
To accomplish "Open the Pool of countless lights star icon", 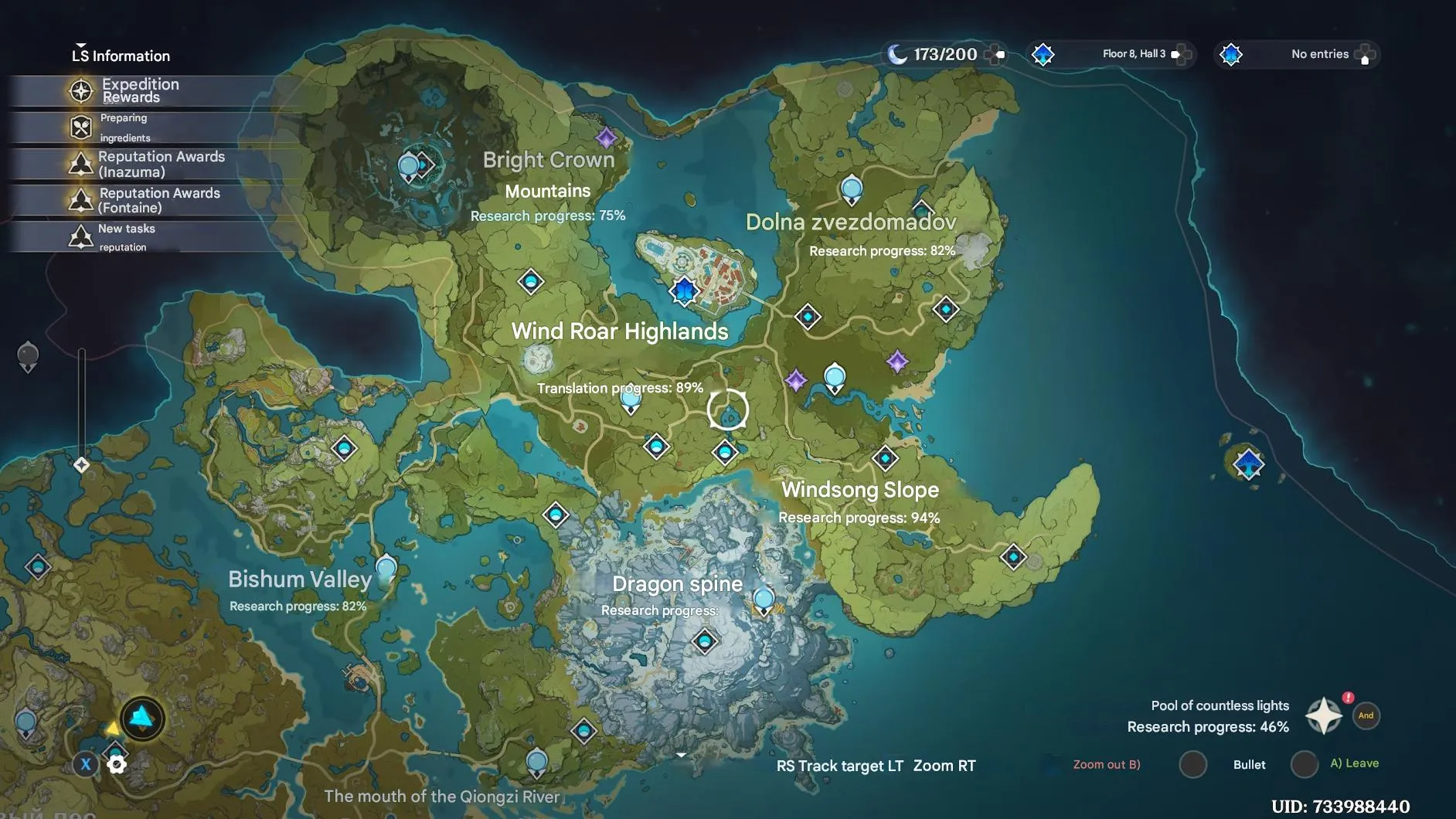I will (x=1323, y=715).
